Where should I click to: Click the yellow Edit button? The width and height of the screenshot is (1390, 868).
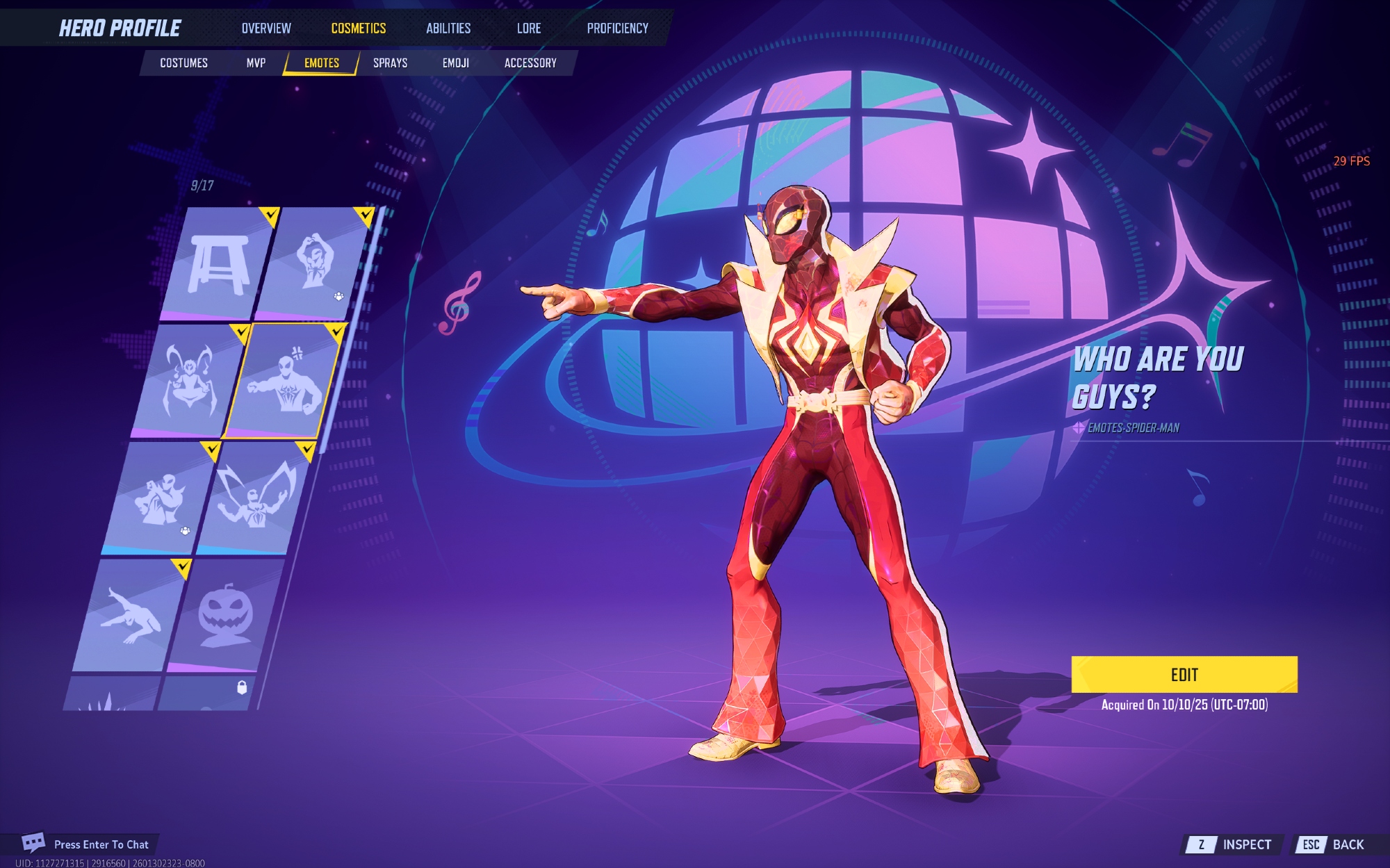coord(1184,675)
